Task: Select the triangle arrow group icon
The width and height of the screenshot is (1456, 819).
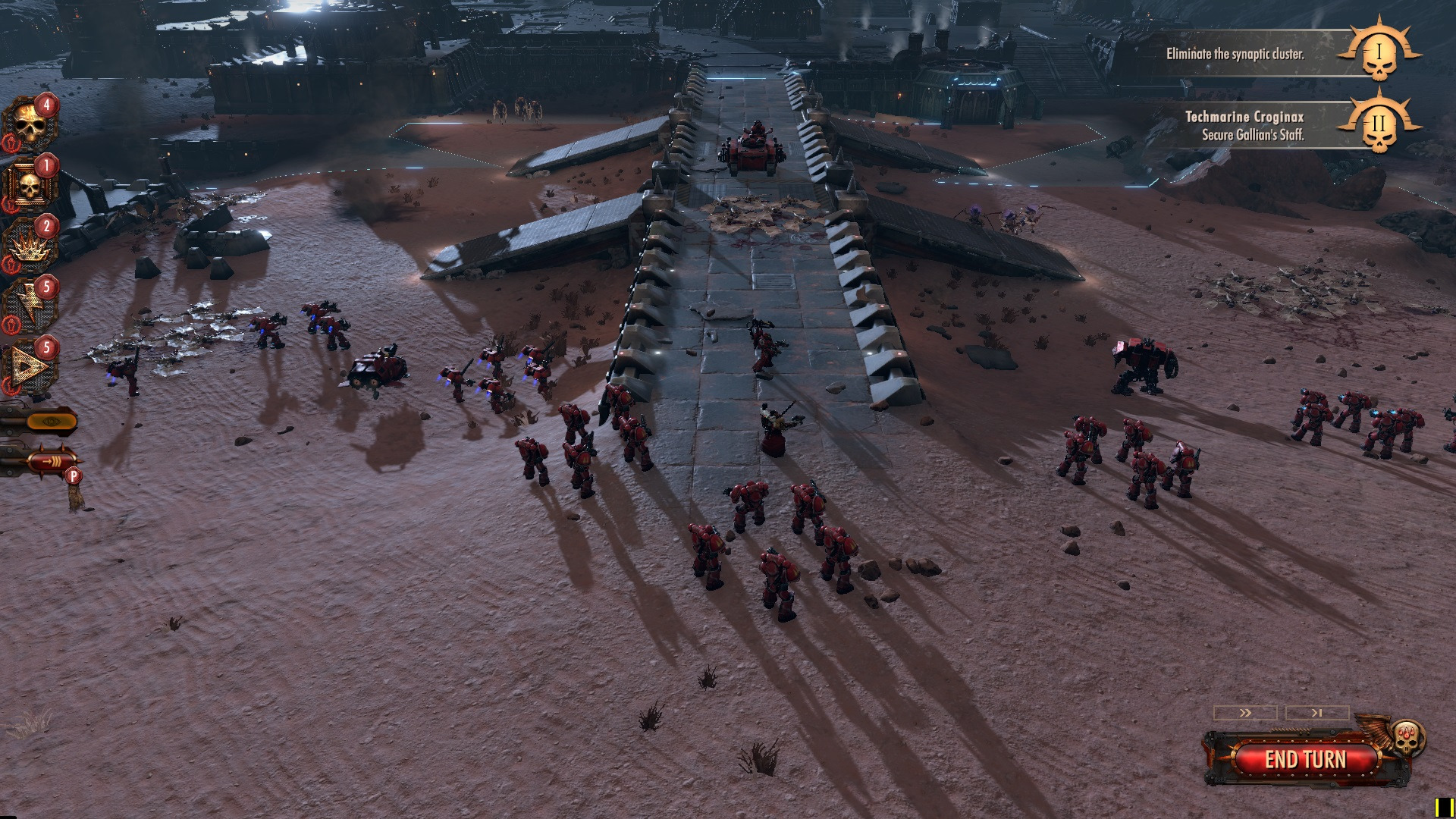Action: click(x=29, y=368)
